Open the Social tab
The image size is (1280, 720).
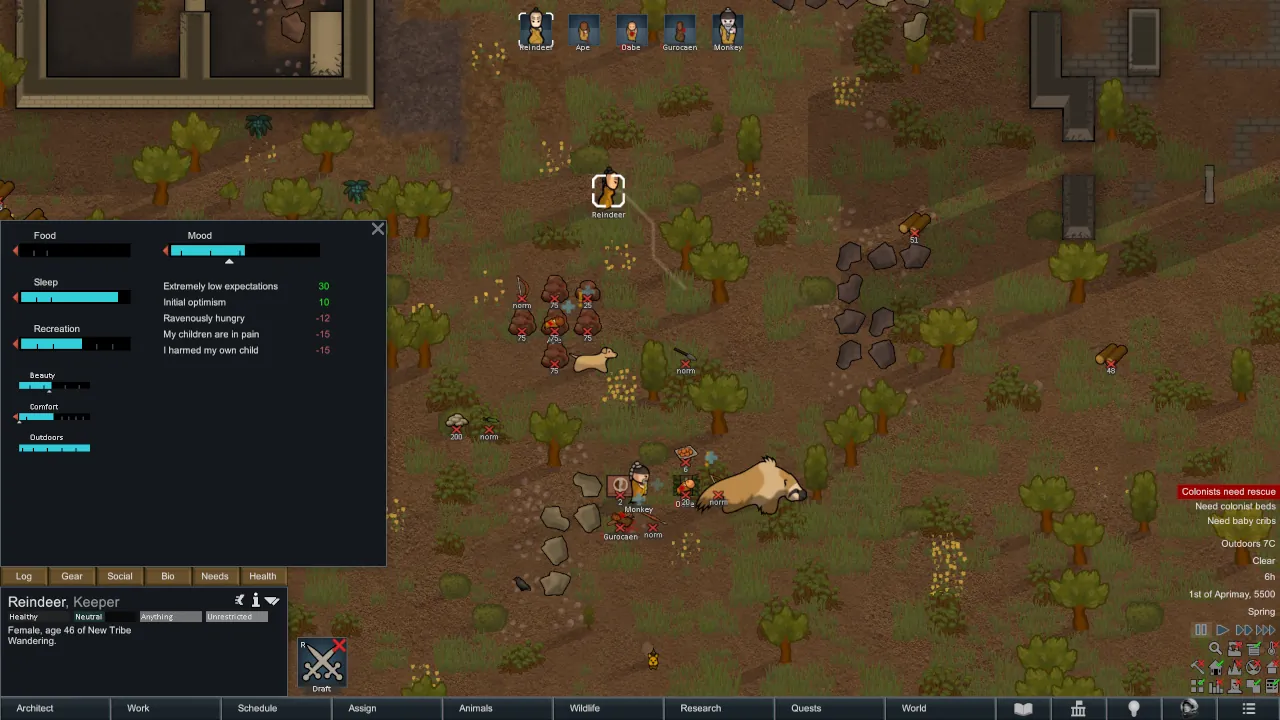click(x=120, y=576)
